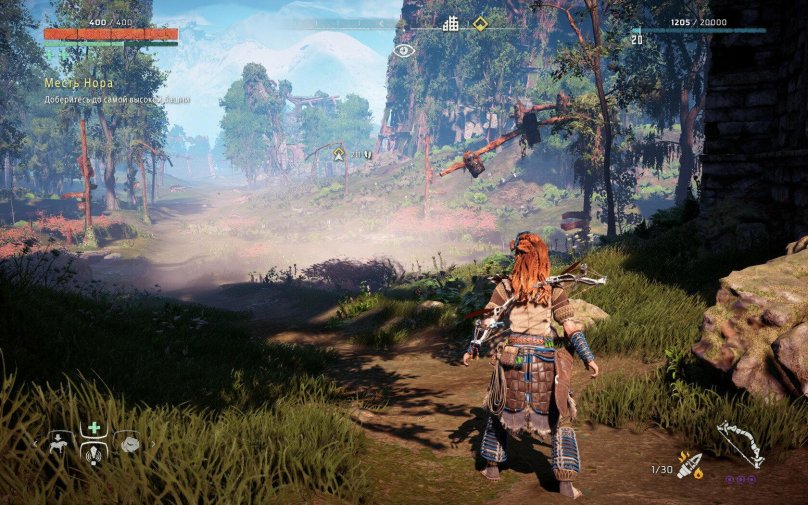Screen dimensions: 808x505
Task: Use the green plus healing slot
Action: pos(94,427)
